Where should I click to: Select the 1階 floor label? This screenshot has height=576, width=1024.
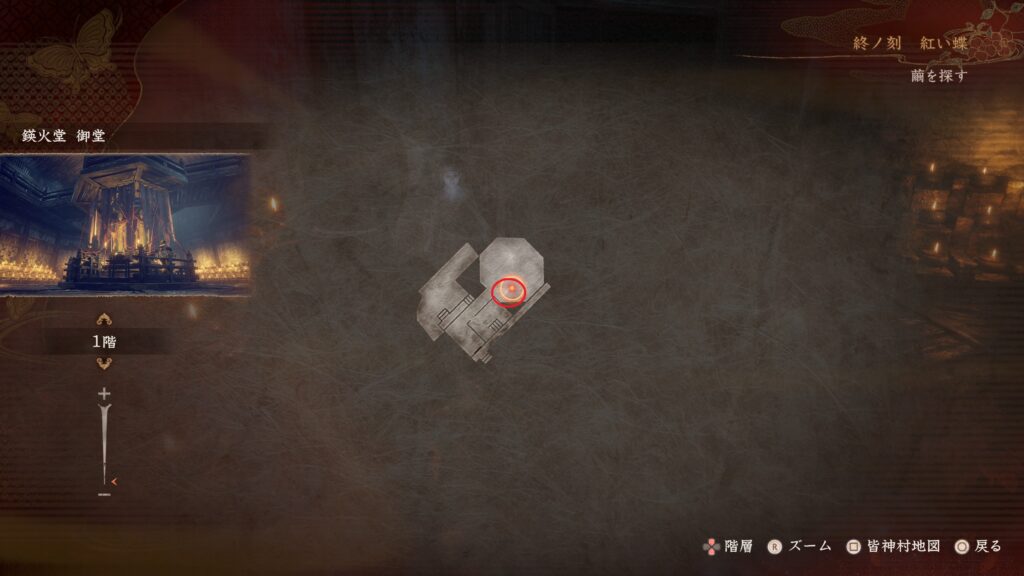pos(104,341)
